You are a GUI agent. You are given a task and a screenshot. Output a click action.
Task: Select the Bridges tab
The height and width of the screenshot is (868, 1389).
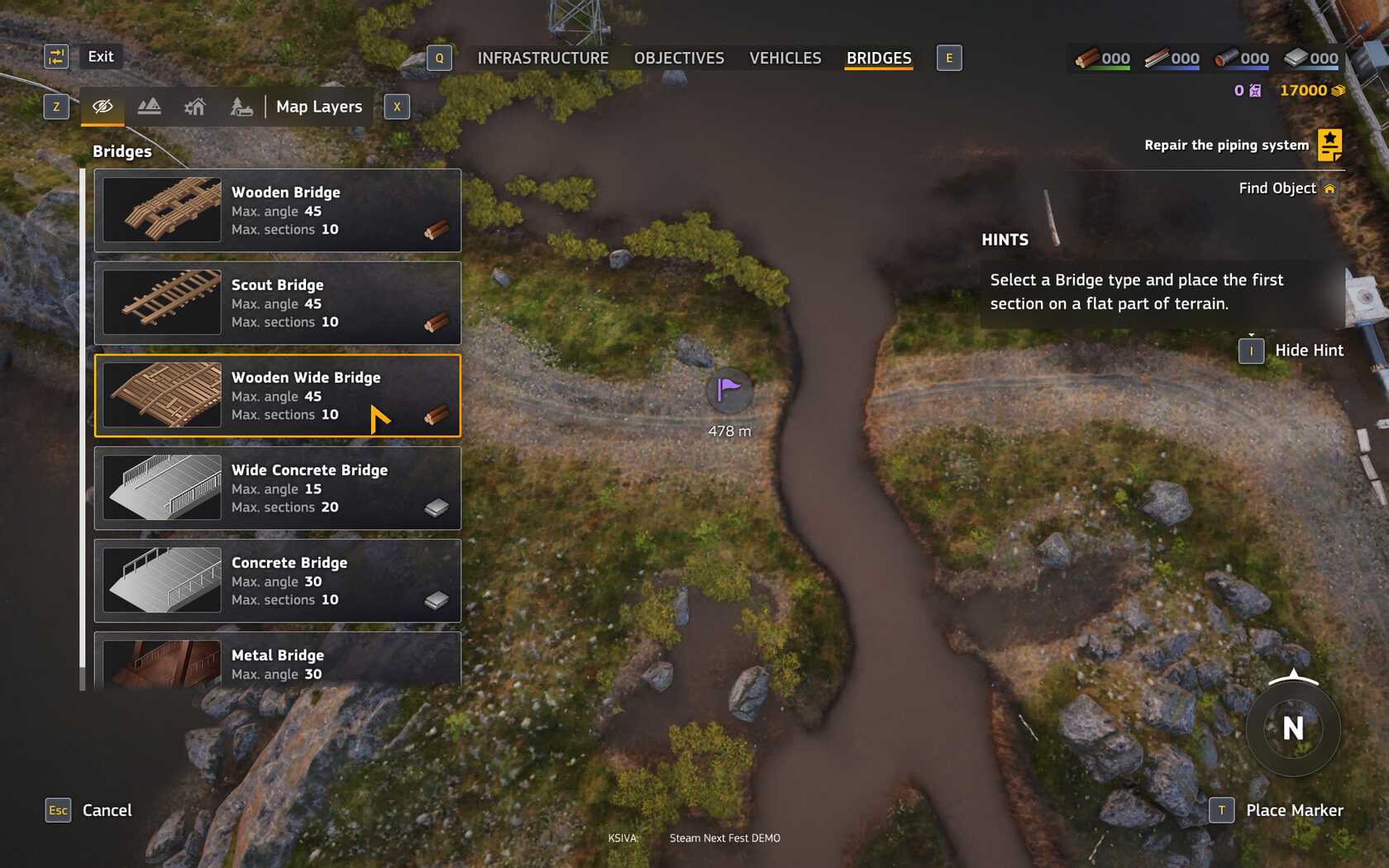[878, 58]
